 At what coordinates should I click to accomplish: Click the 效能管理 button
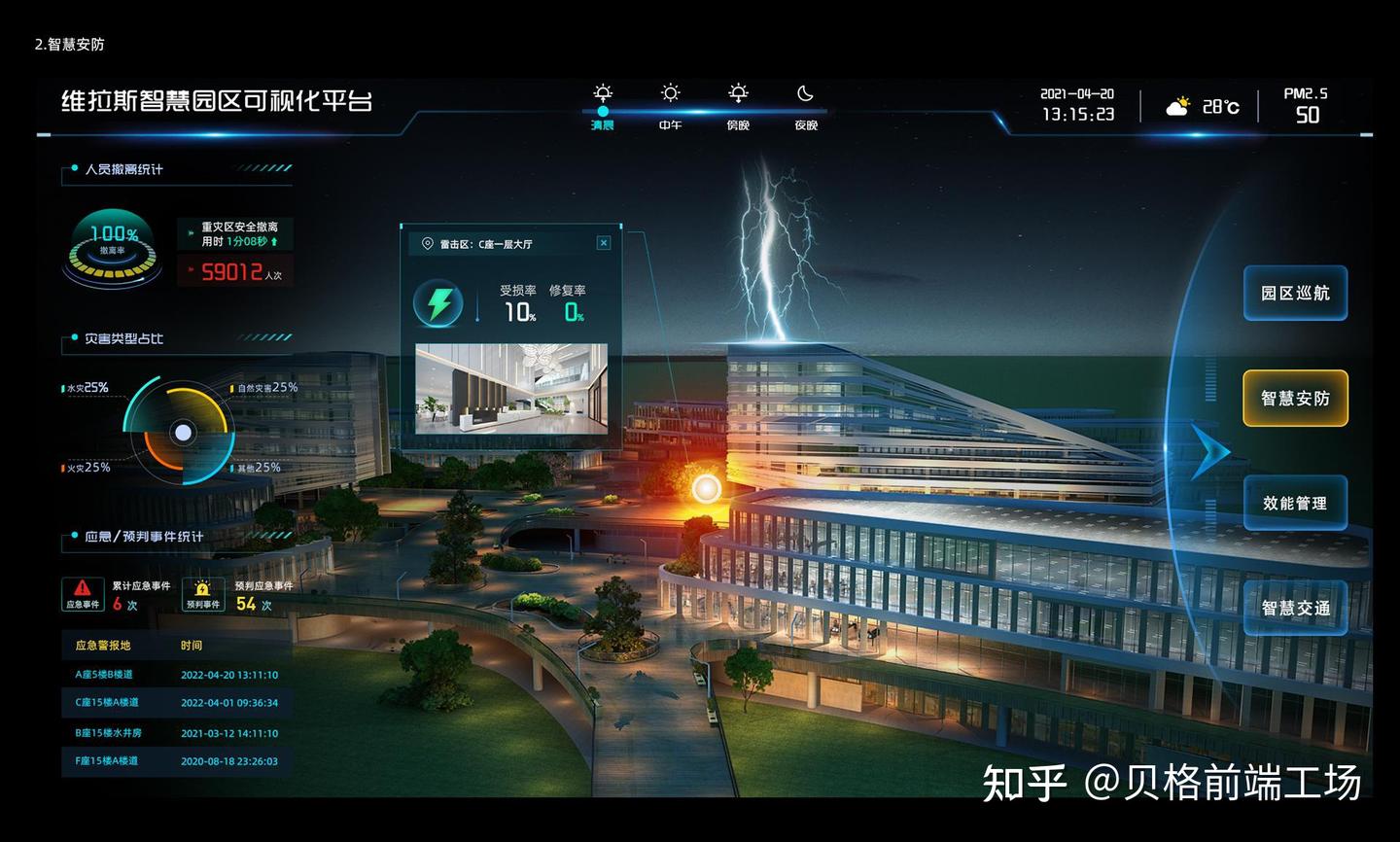1295,503
